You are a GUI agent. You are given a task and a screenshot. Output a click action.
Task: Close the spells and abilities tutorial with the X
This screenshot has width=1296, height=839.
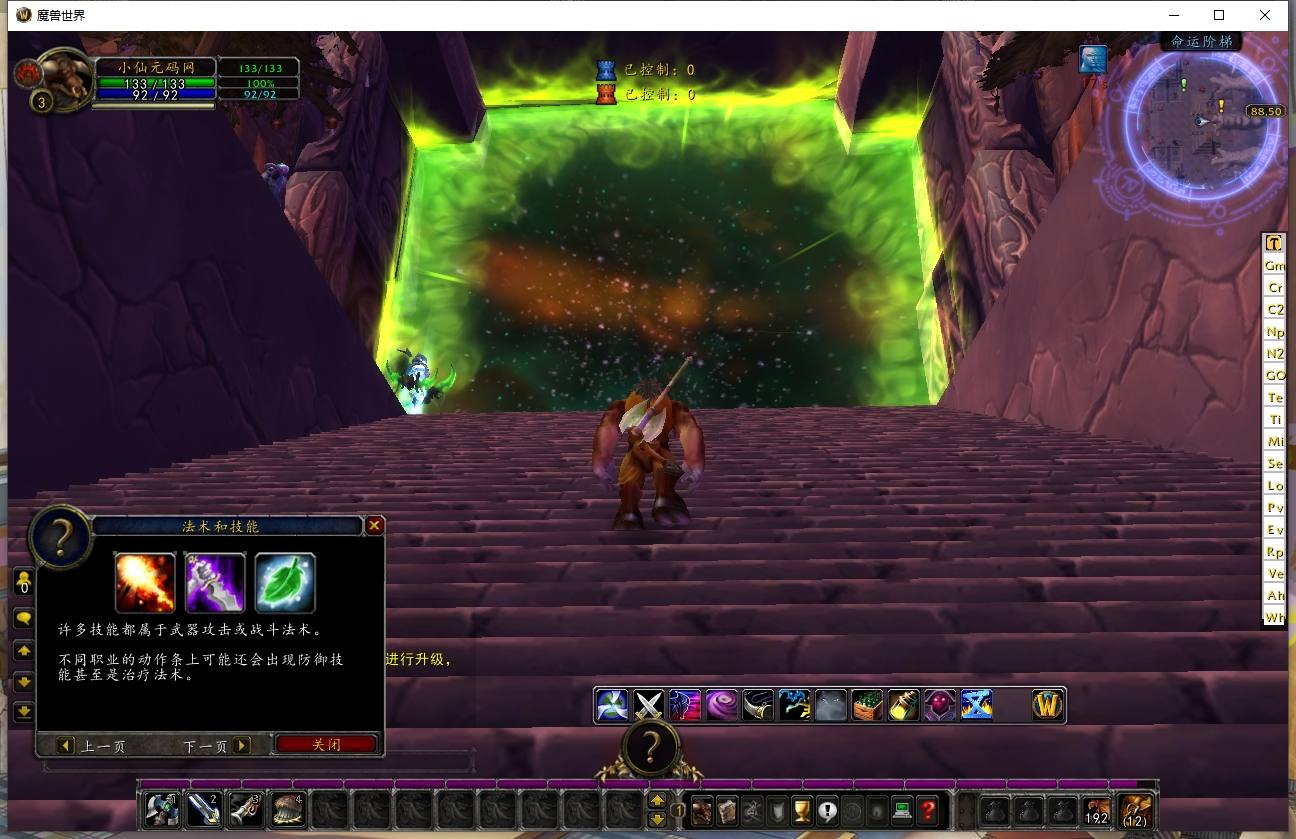pyautogui.click(x=374, y=525)
